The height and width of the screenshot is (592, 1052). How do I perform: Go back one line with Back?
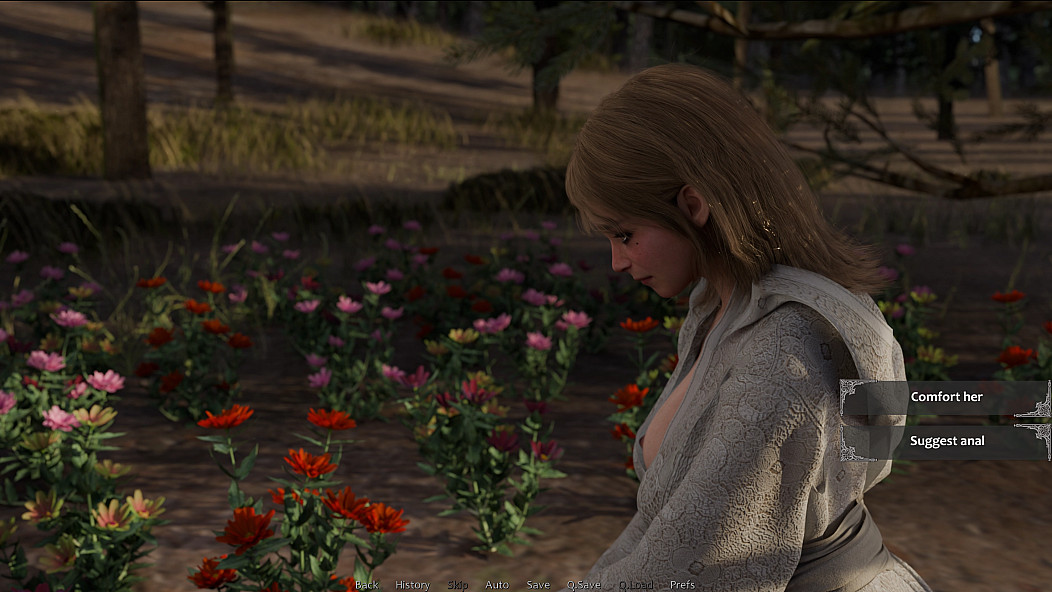(x=367, y=585)
